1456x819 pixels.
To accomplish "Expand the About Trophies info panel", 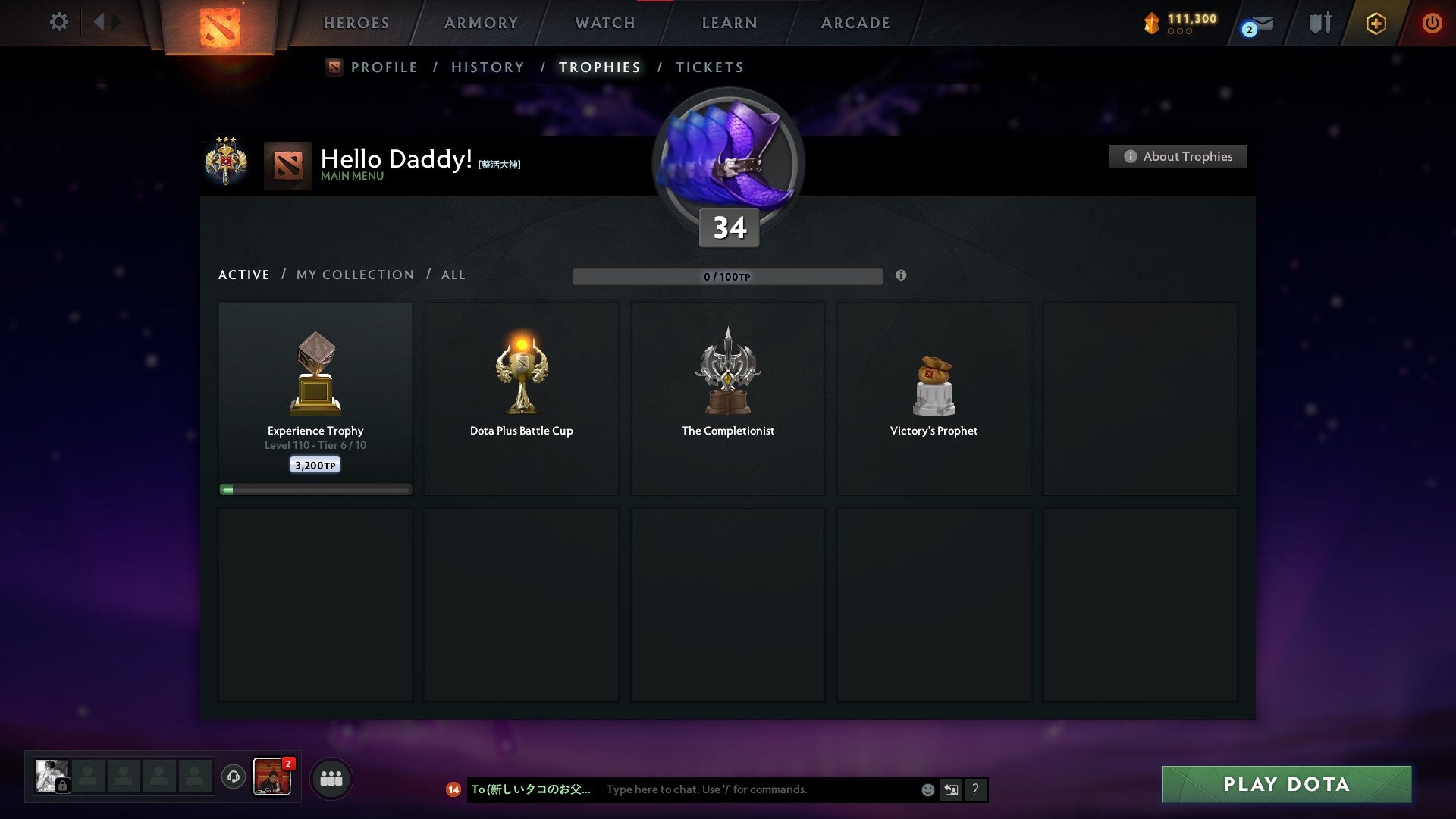I will (1178, 156).
